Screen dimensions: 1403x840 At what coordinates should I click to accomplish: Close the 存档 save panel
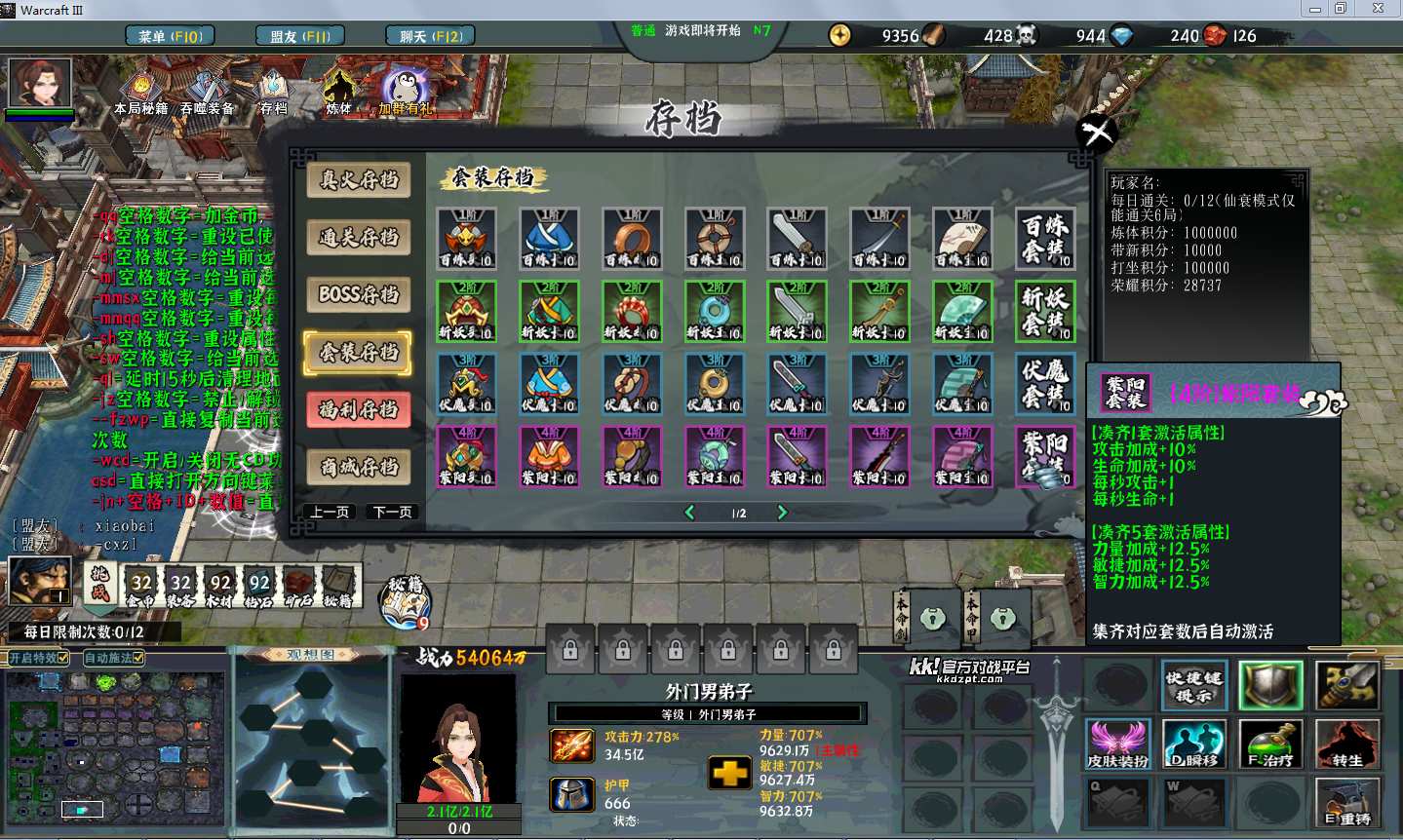(1096, 133)
